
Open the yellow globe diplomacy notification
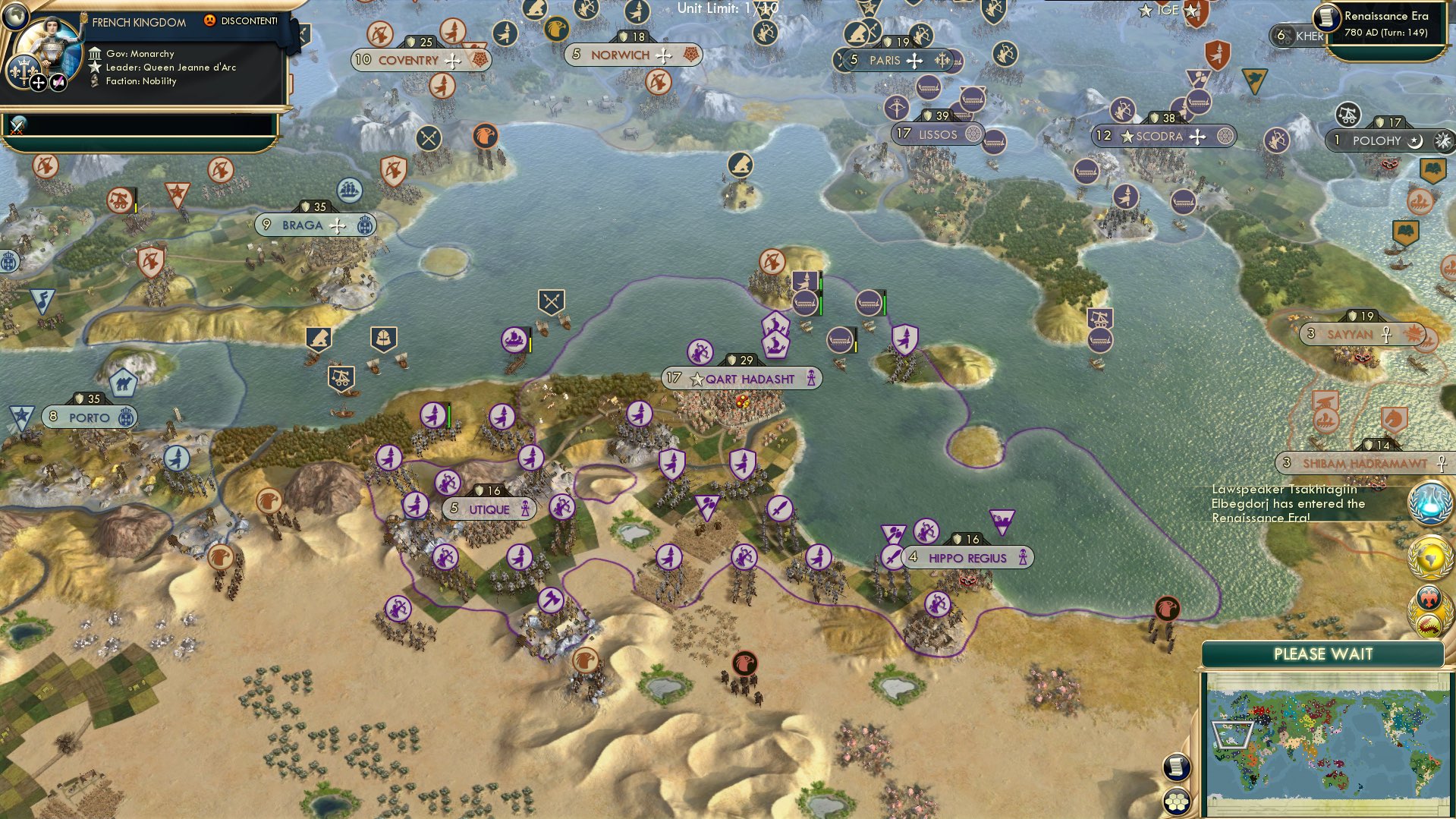tap(1429, 556)
